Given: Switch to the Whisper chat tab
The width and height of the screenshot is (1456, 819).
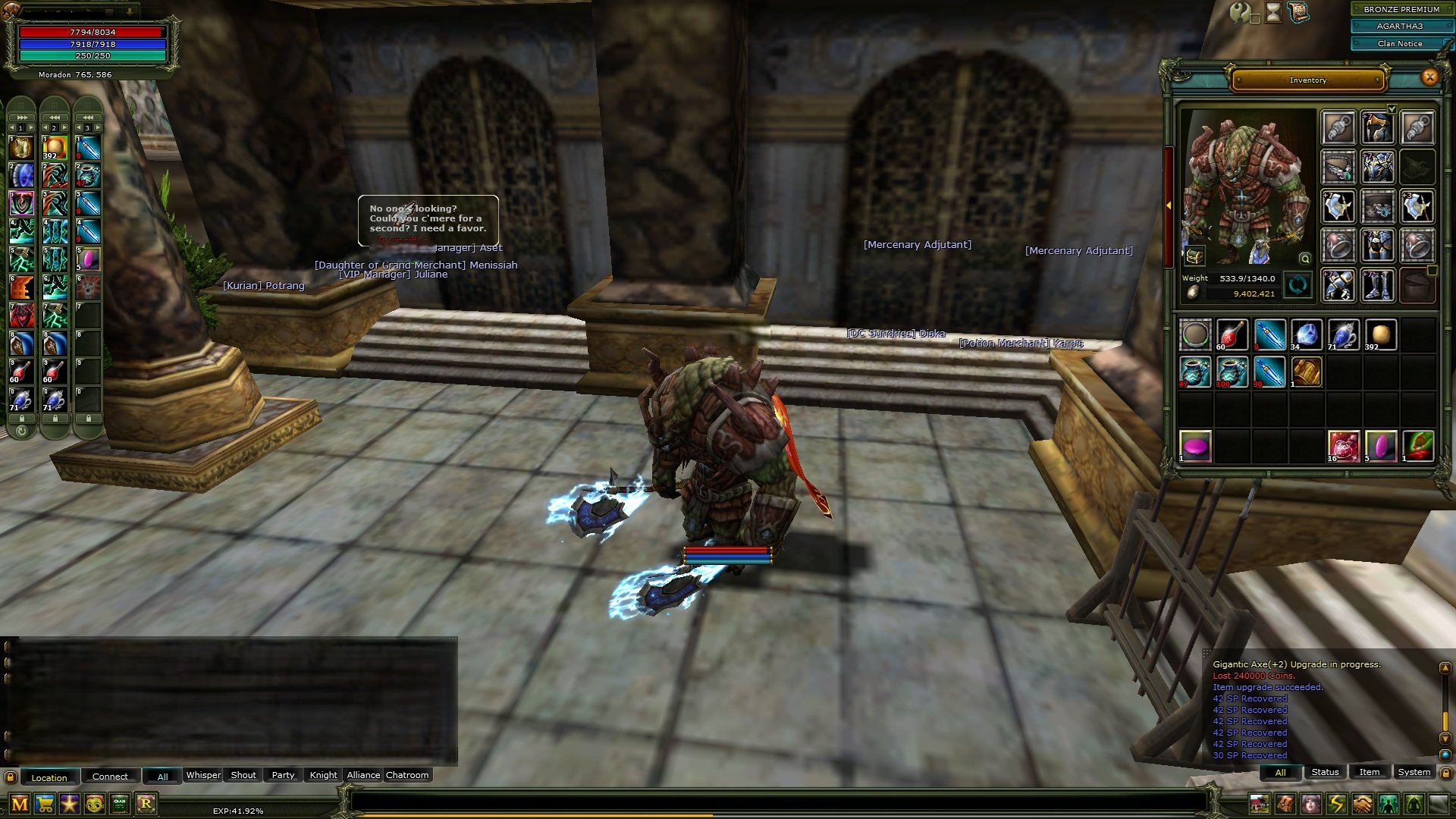Looking at the screenshot, I should coord(203,775).
